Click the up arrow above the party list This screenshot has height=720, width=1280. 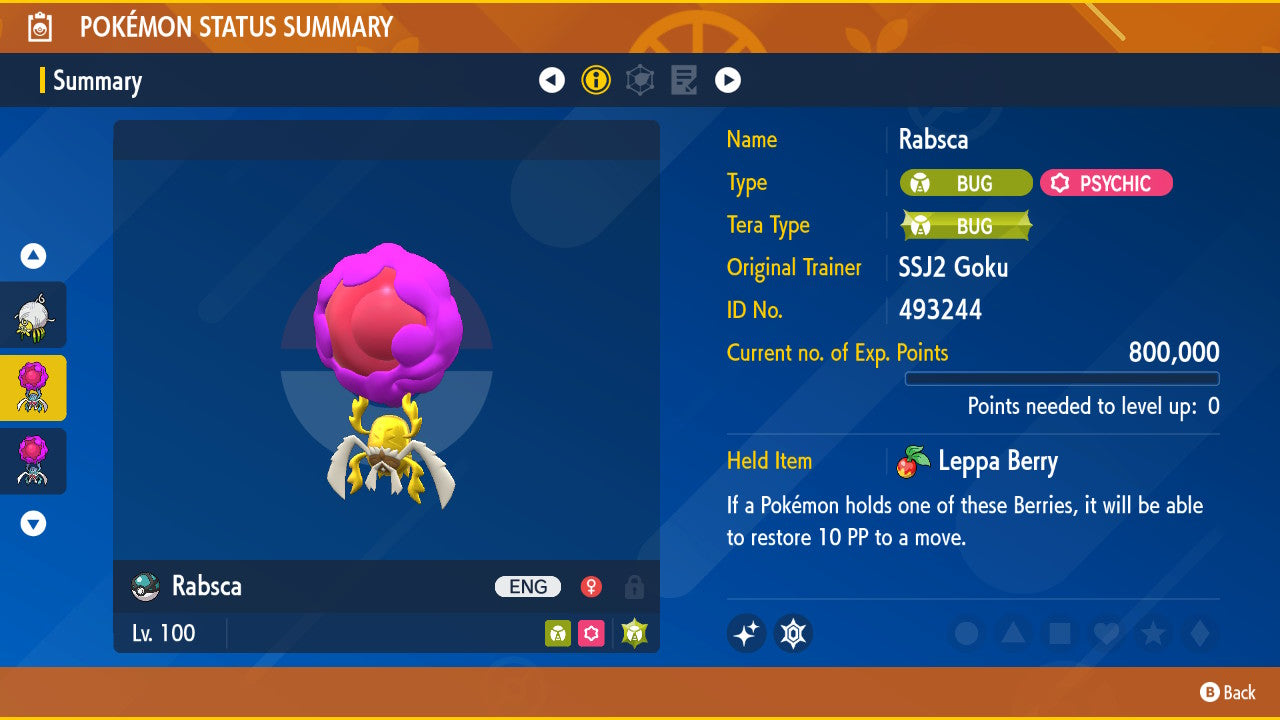tap(33, 257)
